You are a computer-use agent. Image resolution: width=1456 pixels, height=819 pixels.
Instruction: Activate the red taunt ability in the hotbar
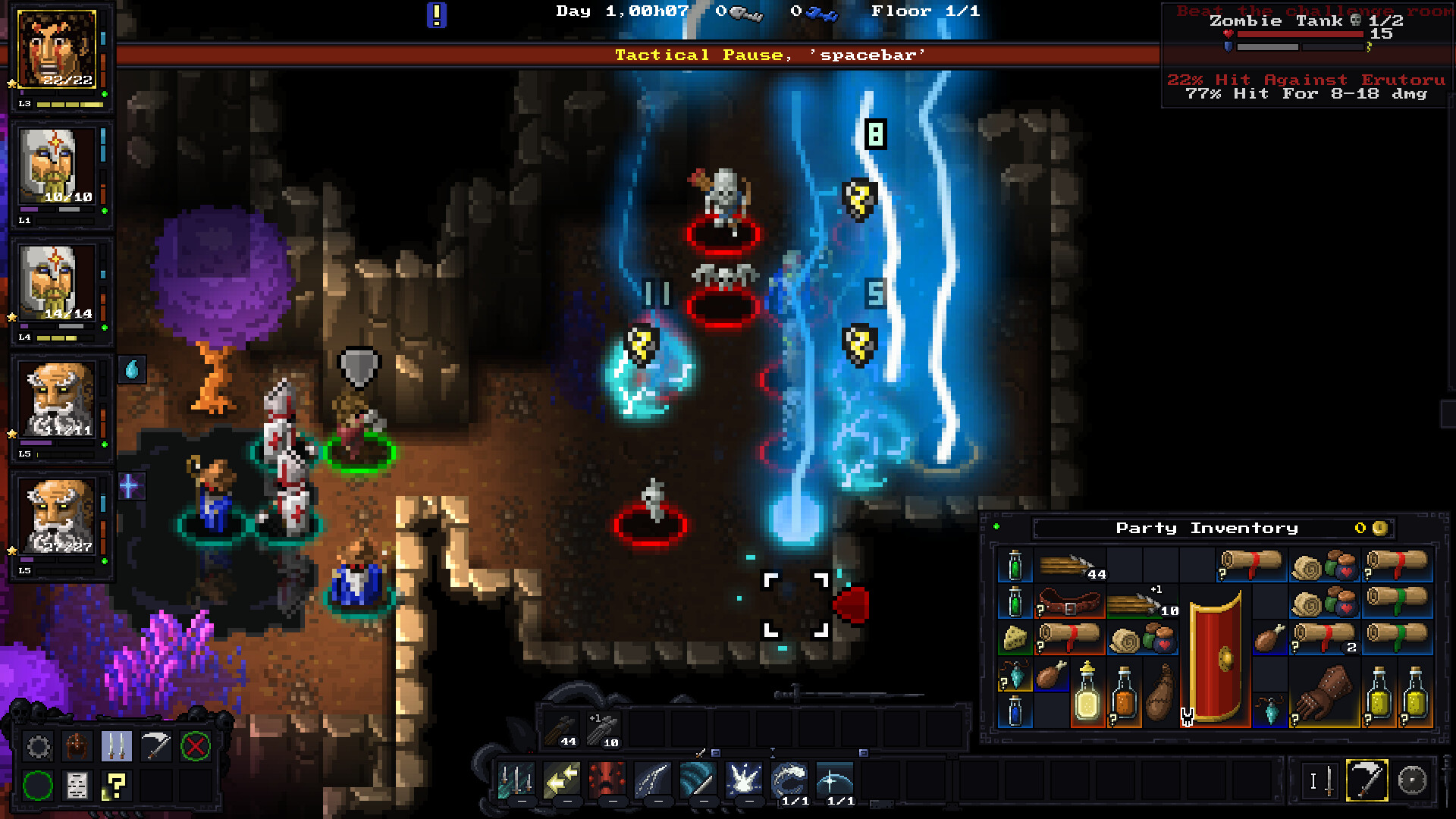607,777
